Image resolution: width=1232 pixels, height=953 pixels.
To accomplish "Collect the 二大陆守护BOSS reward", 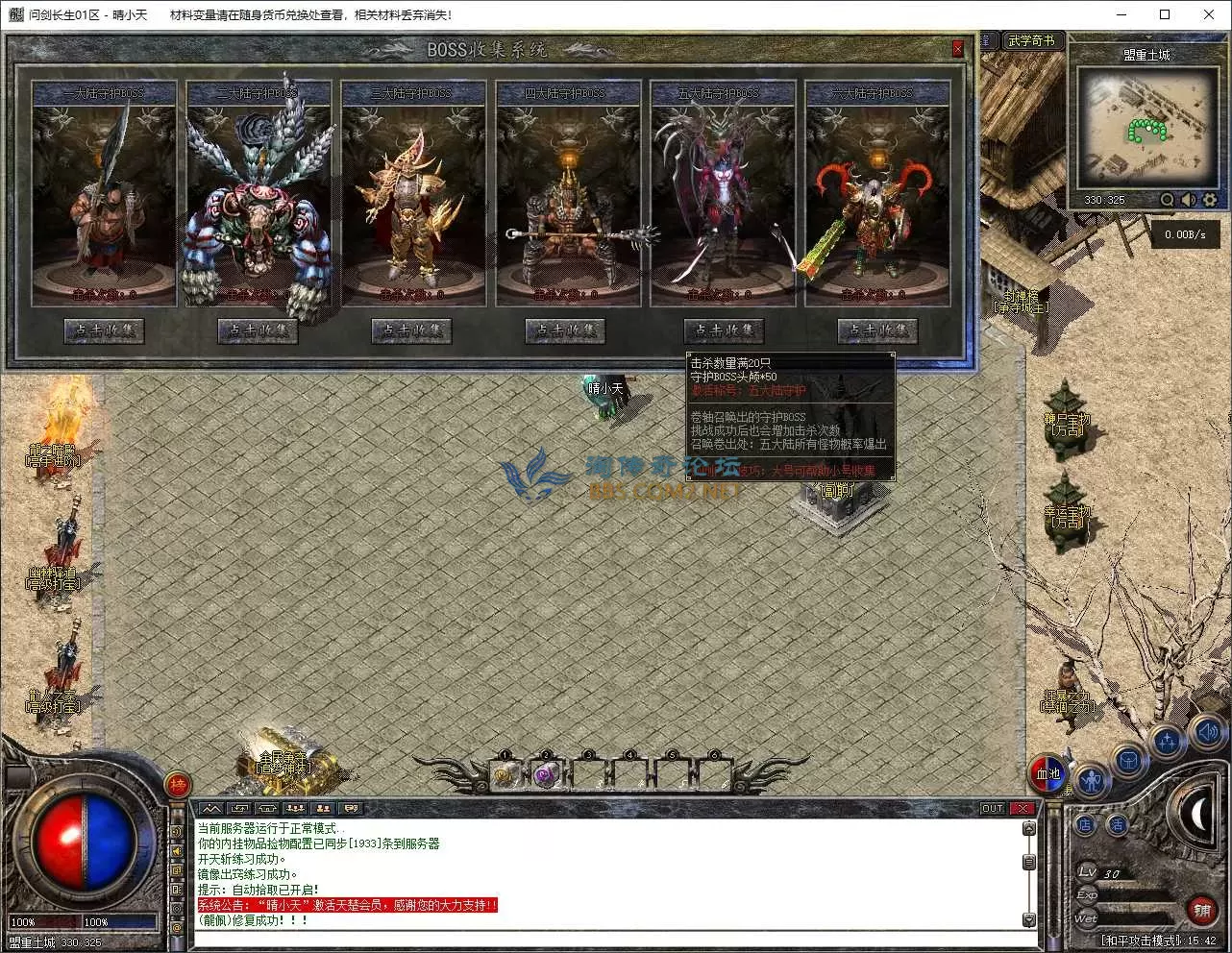I will pos(258,330).
